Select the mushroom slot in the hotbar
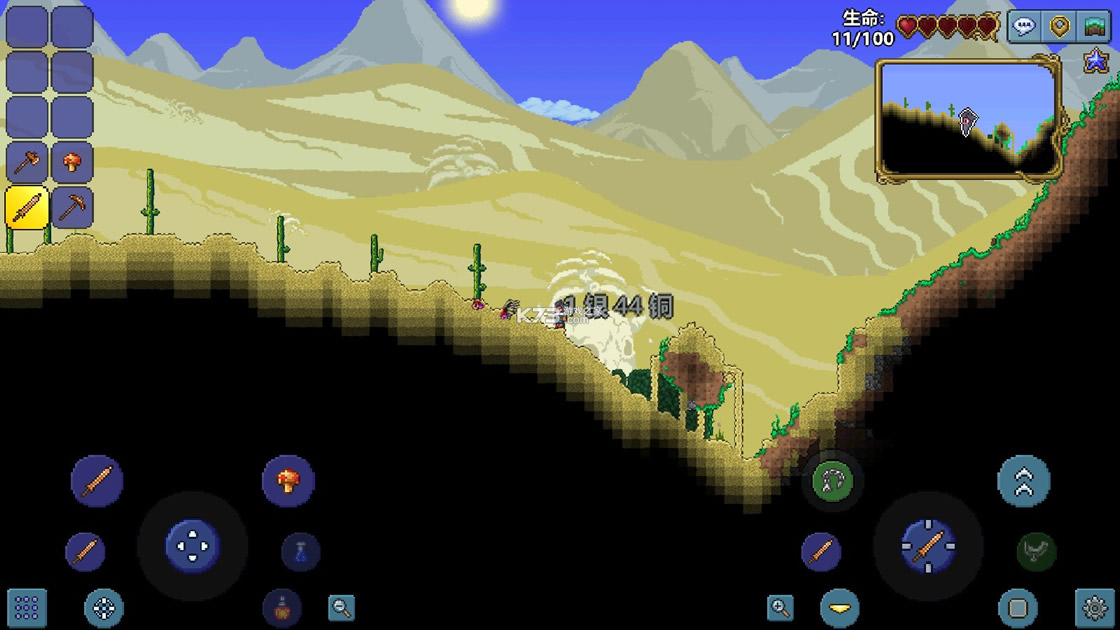Viewport: 1120px width, 630px height. 72,162
